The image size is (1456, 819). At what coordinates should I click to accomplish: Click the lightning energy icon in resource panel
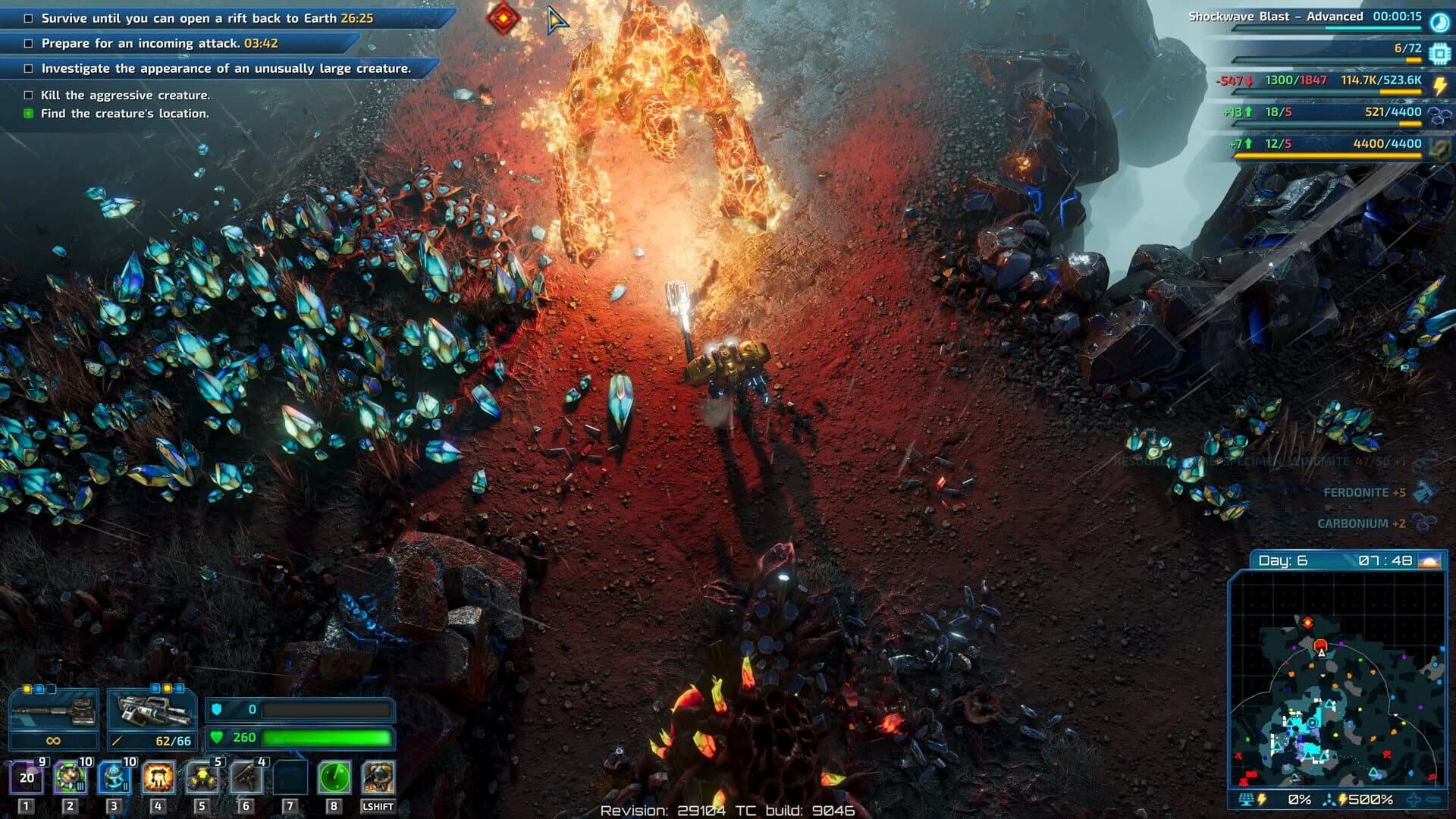[x=1439, y=85]
